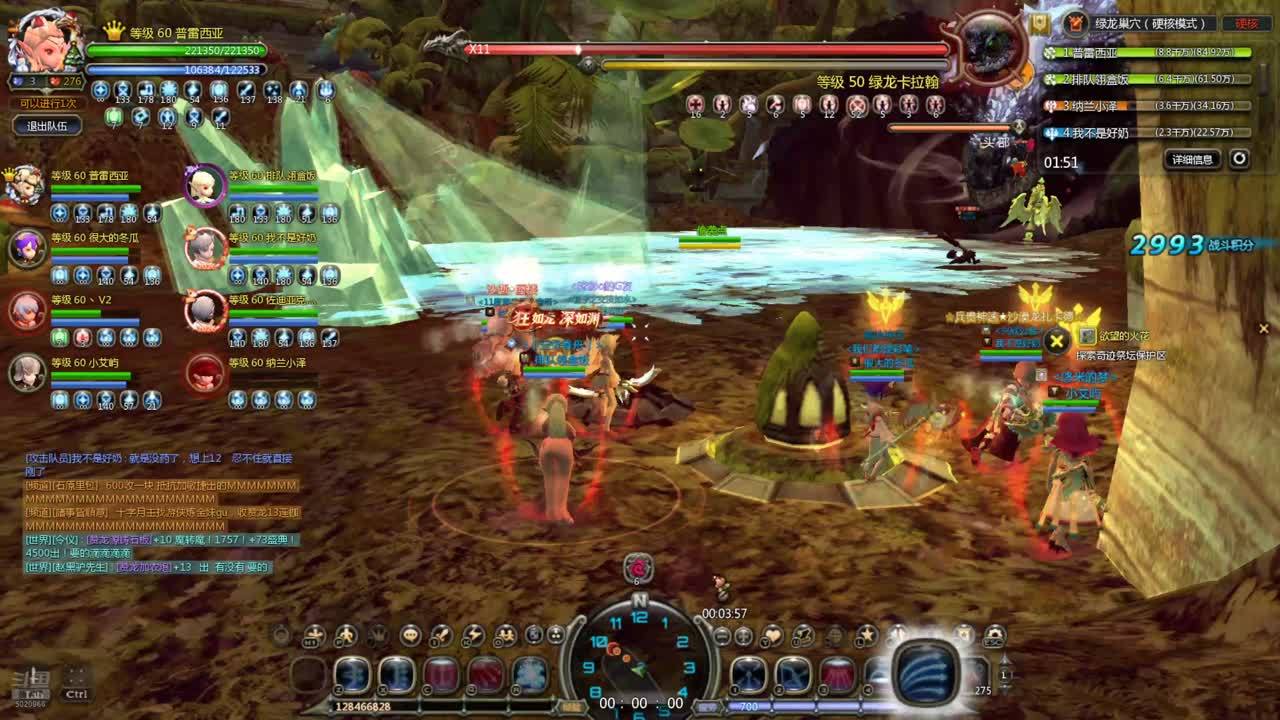
Task: Dismiss the 欲望的火花 quest tracker with X
Action: click(1056, 341)
